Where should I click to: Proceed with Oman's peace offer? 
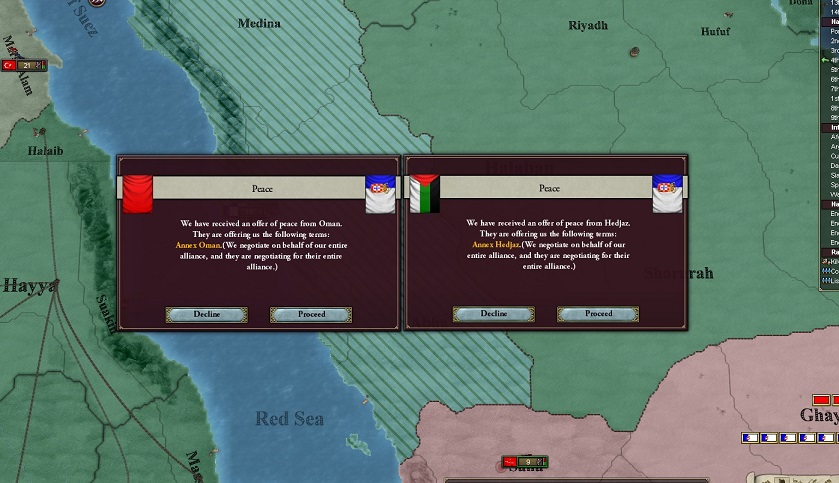(311, 314)
